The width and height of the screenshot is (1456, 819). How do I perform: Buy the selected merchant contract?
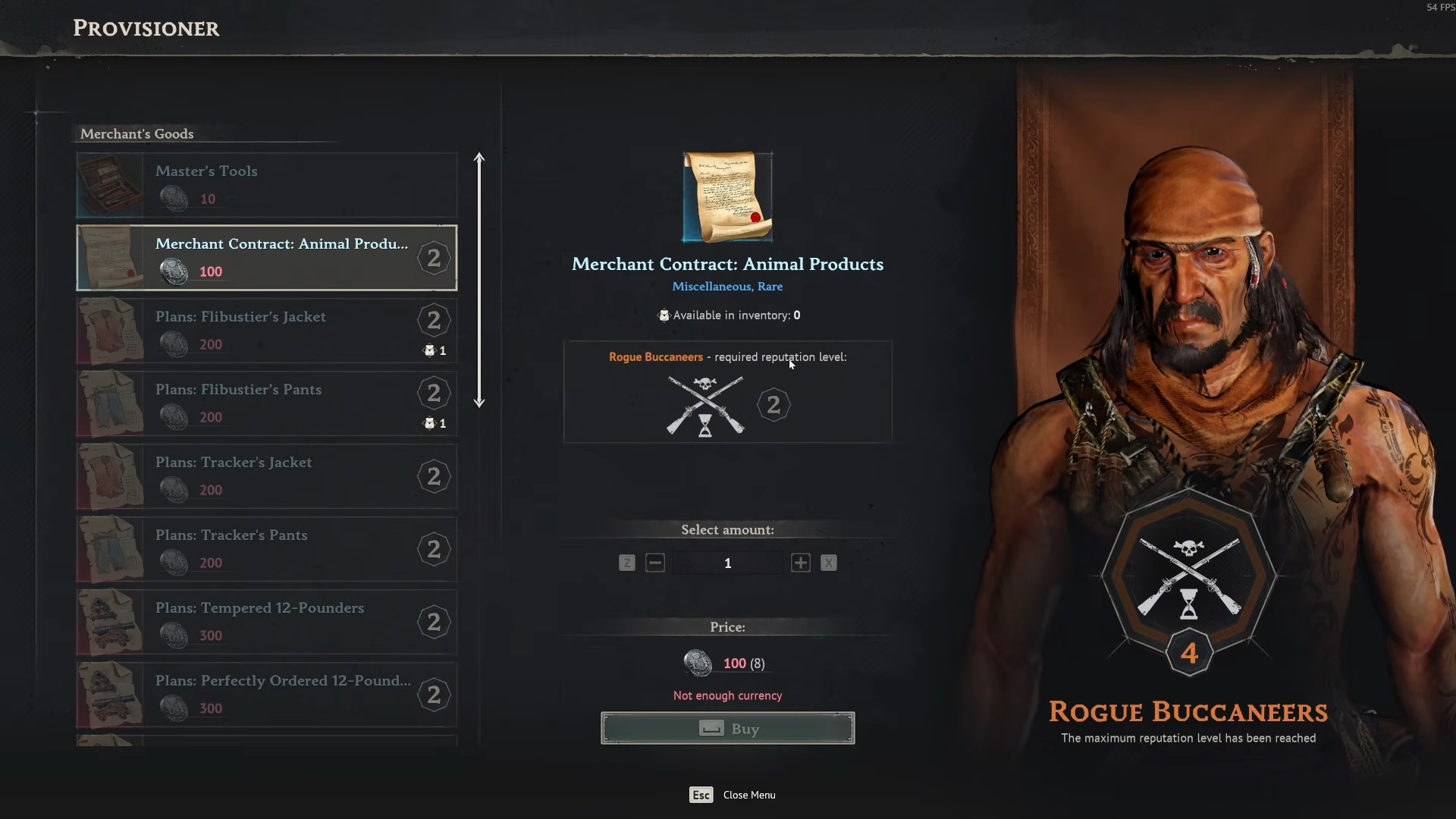[x=727, y=728]
